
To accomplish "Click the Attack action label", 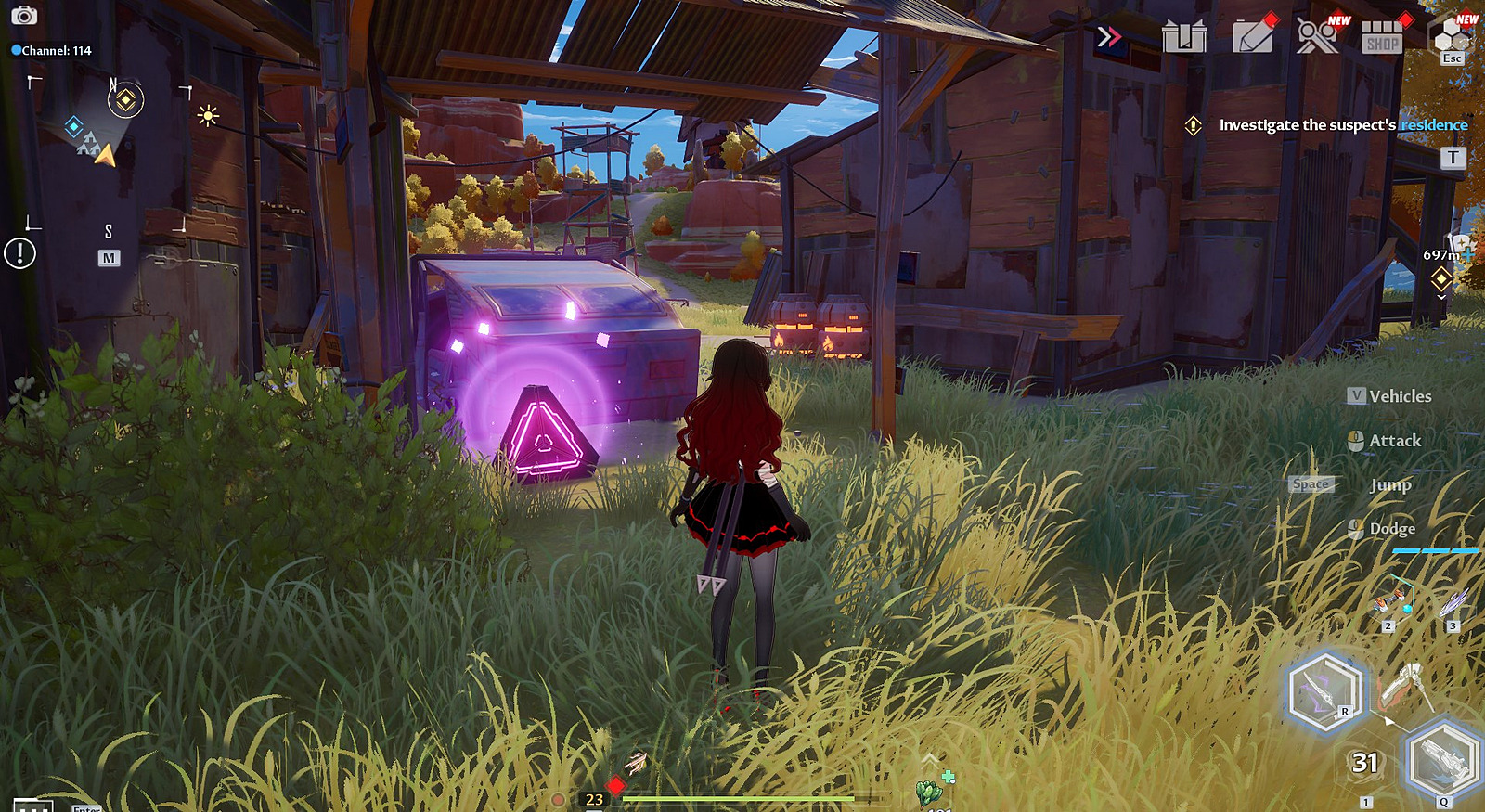I will pos(1394,441).
